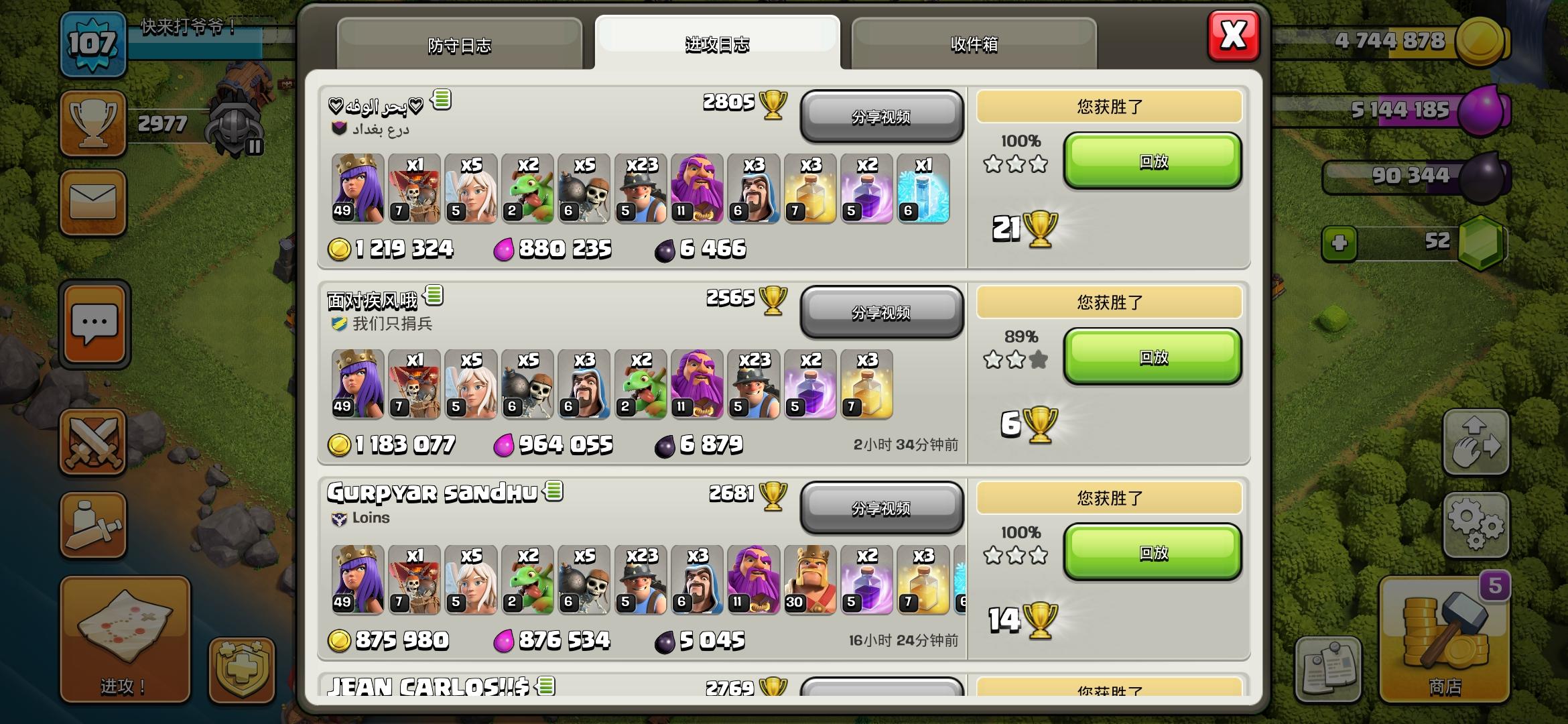Click the layout move hand-and-arrows icon

click(x=1477, y=442)
